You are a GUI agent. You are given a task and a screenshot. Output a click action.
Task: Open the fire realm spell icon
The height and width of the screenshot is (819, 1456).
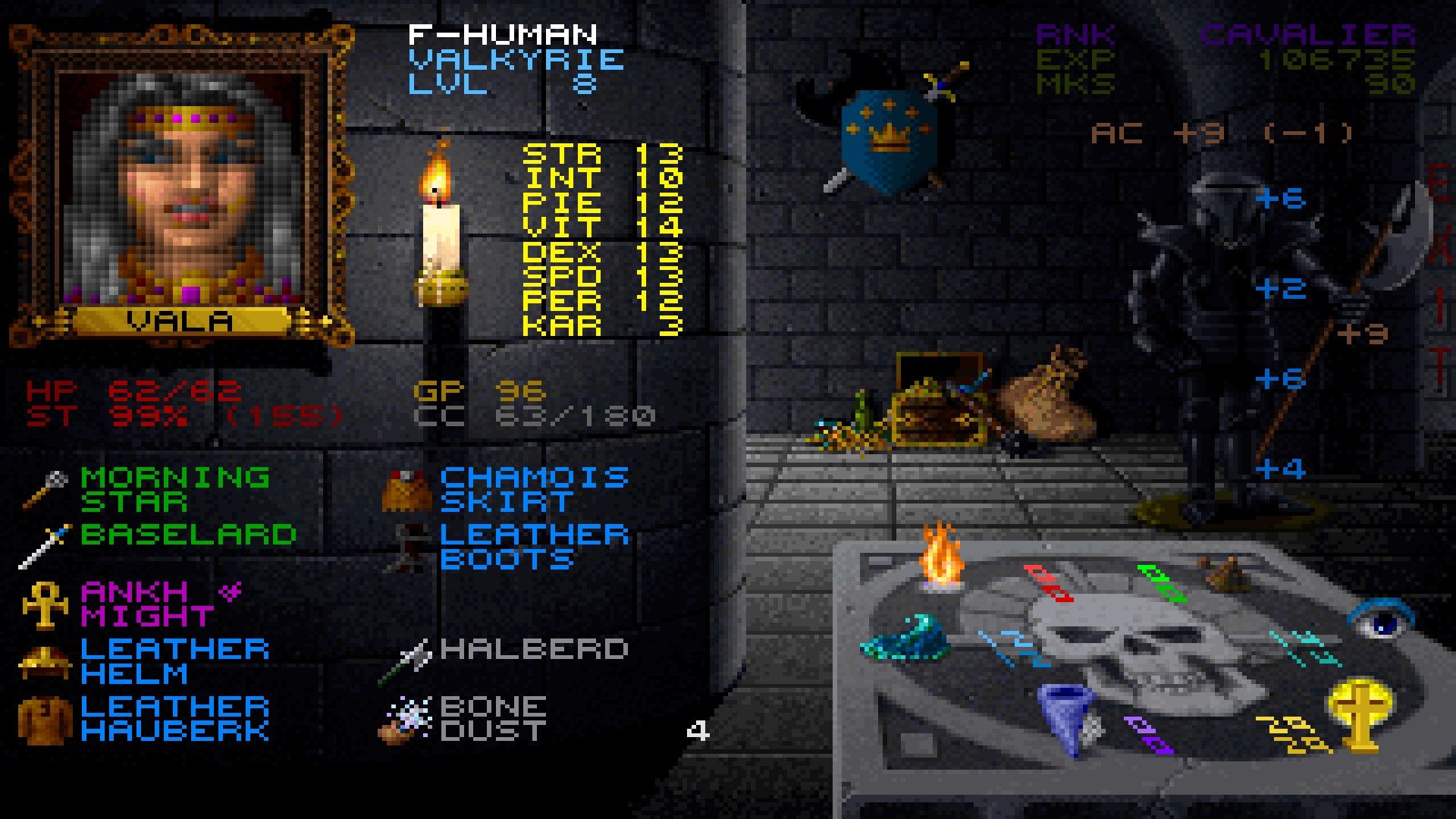(x=940, y=557)
